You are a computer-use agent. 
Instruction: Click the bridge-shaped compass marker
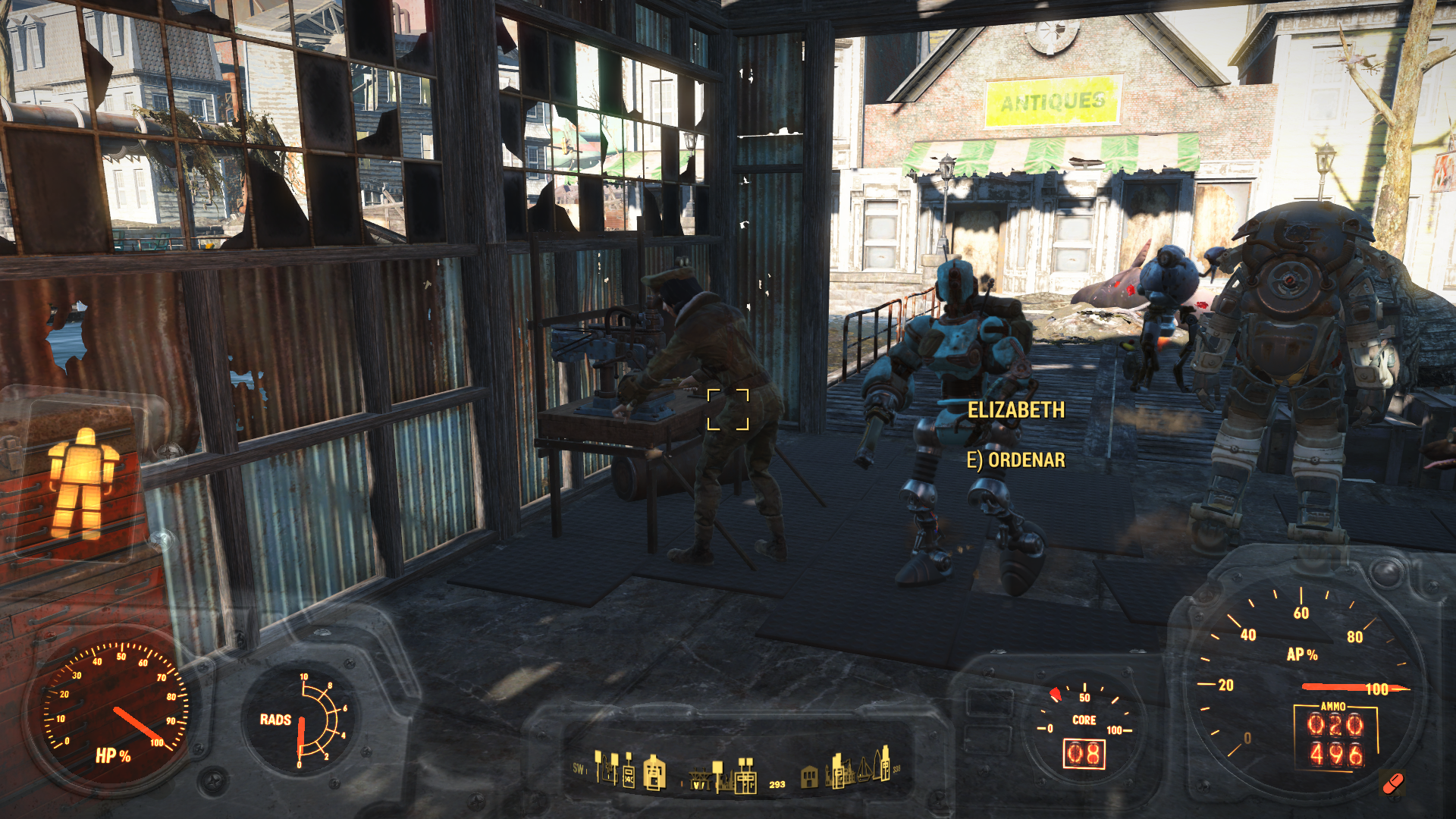coord(698,779)
